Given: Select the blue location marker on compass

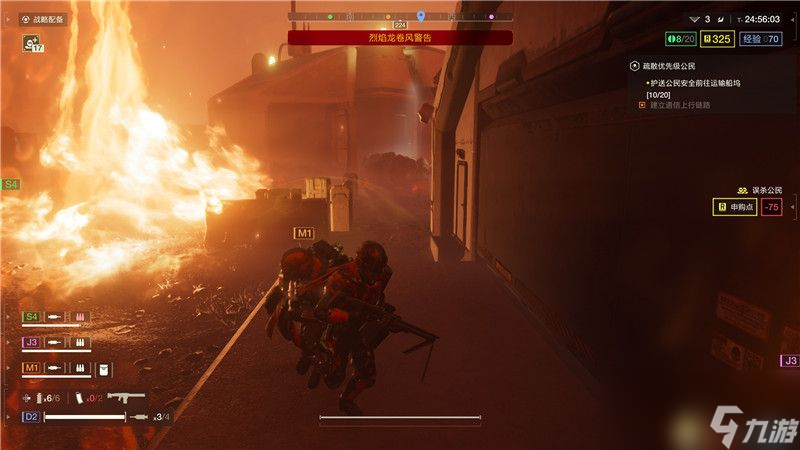Looking at the screenshot, I should click(421, 16).
